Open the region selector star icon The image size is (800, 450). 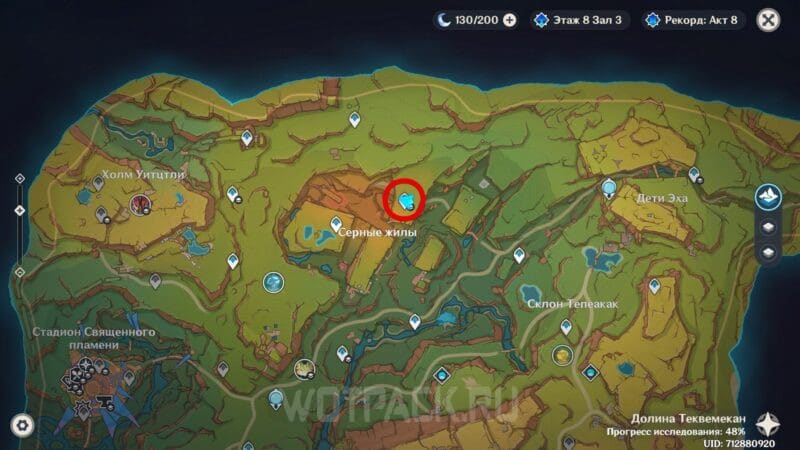coord(768,422)
